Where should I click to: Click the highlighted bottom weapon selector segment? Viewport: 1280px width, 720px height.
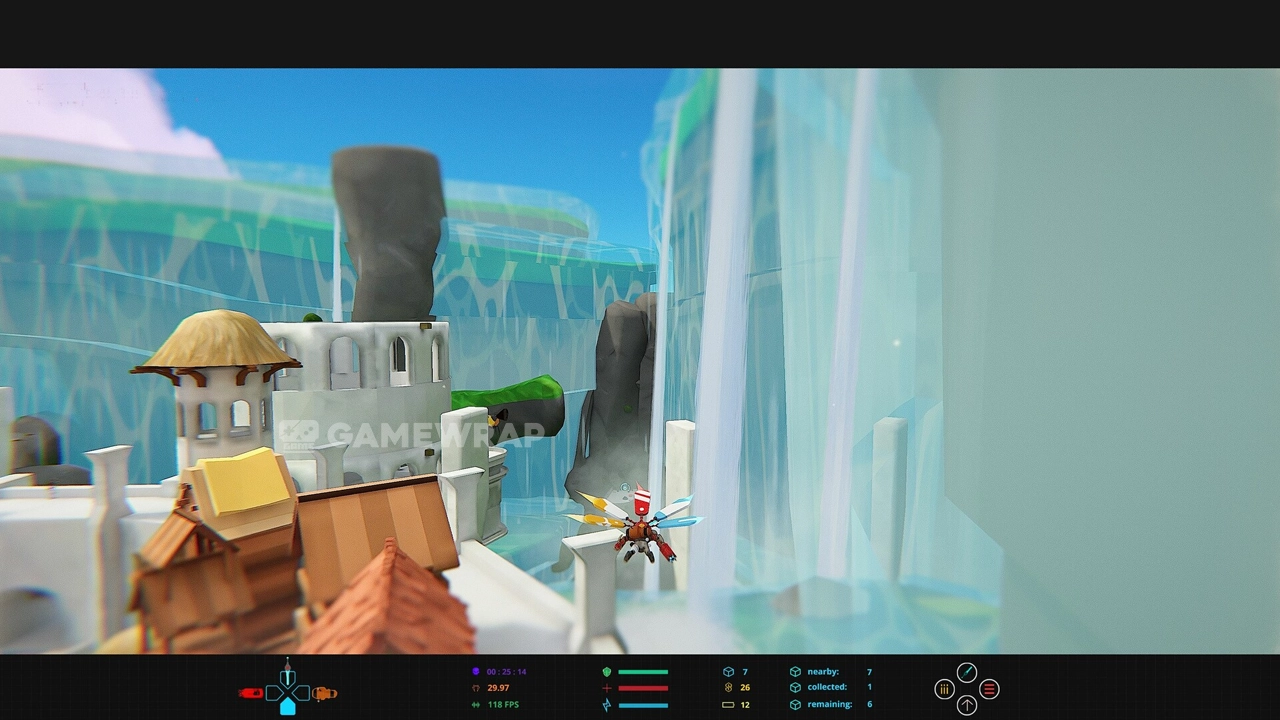(x=288, y=707)
